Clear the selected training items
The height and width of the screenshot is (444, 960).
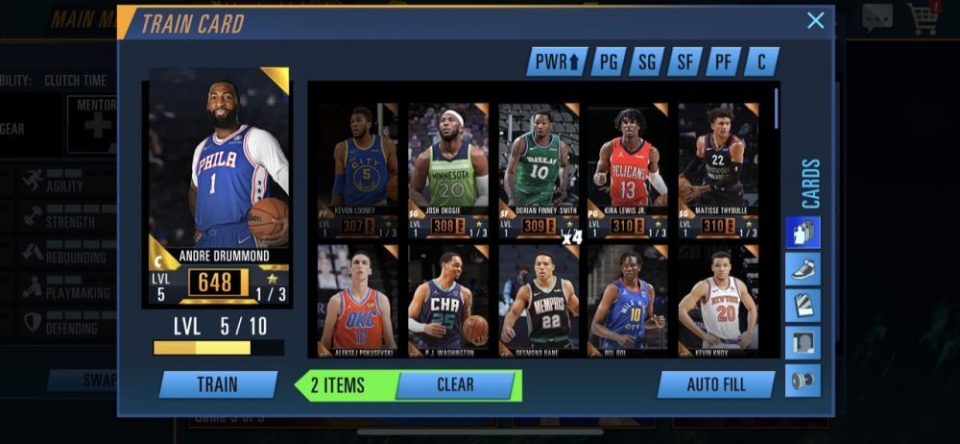(x=455, y=385)
